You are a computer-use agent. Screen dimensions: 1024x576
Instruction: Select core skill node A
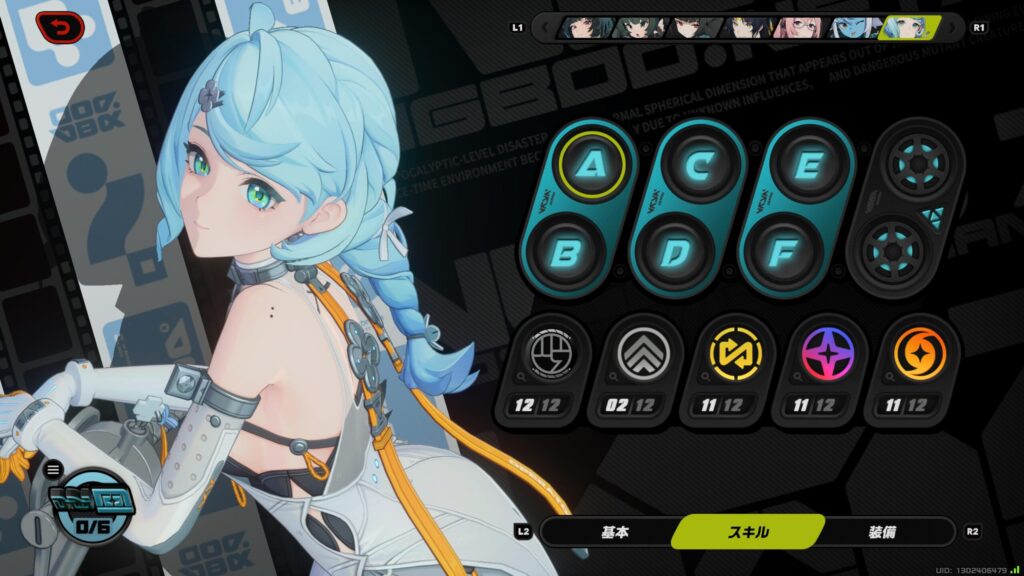click(x=591, y=164)
